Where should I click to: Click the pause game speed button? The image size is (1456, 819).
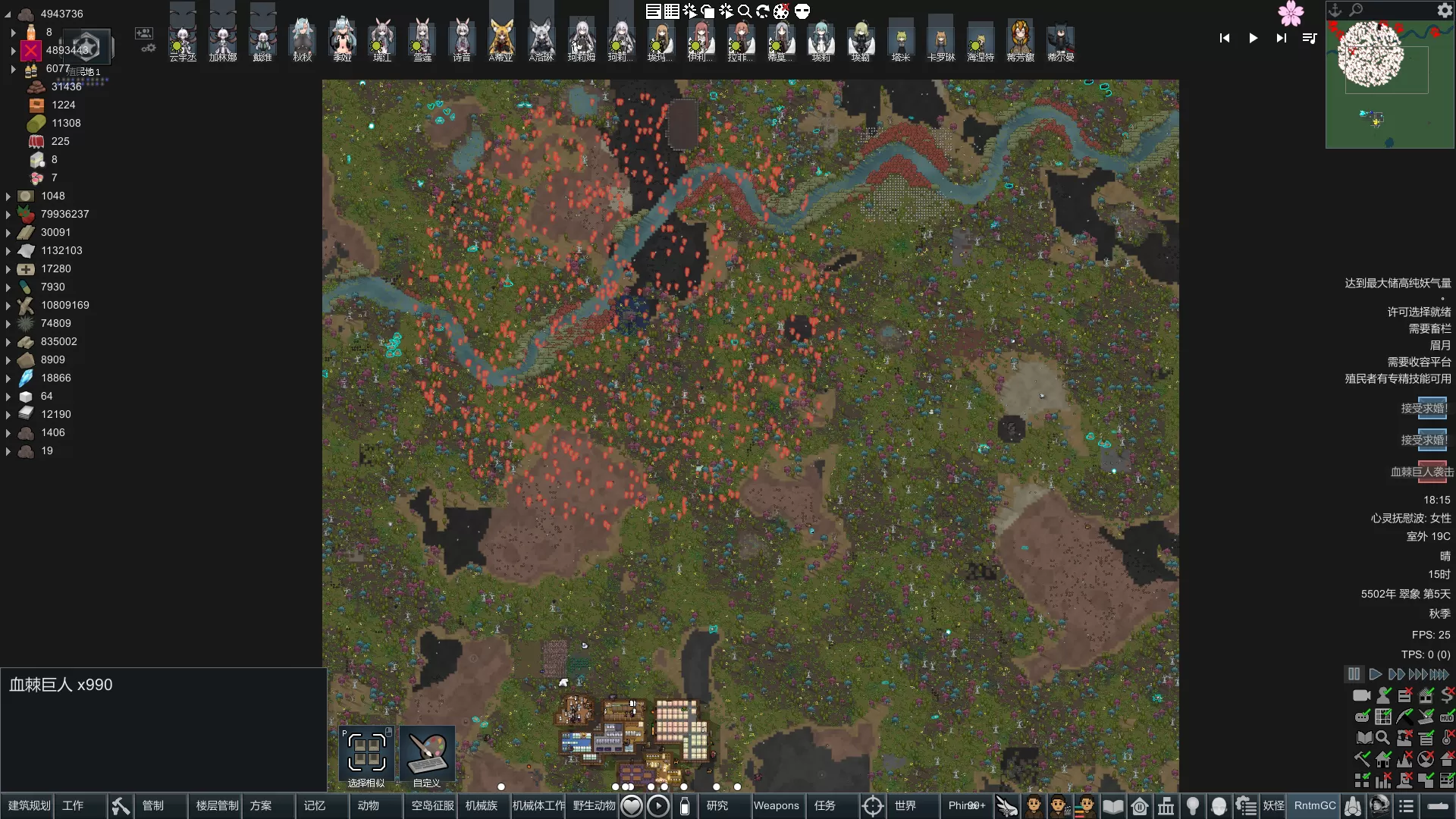[x=1354, y=673]
